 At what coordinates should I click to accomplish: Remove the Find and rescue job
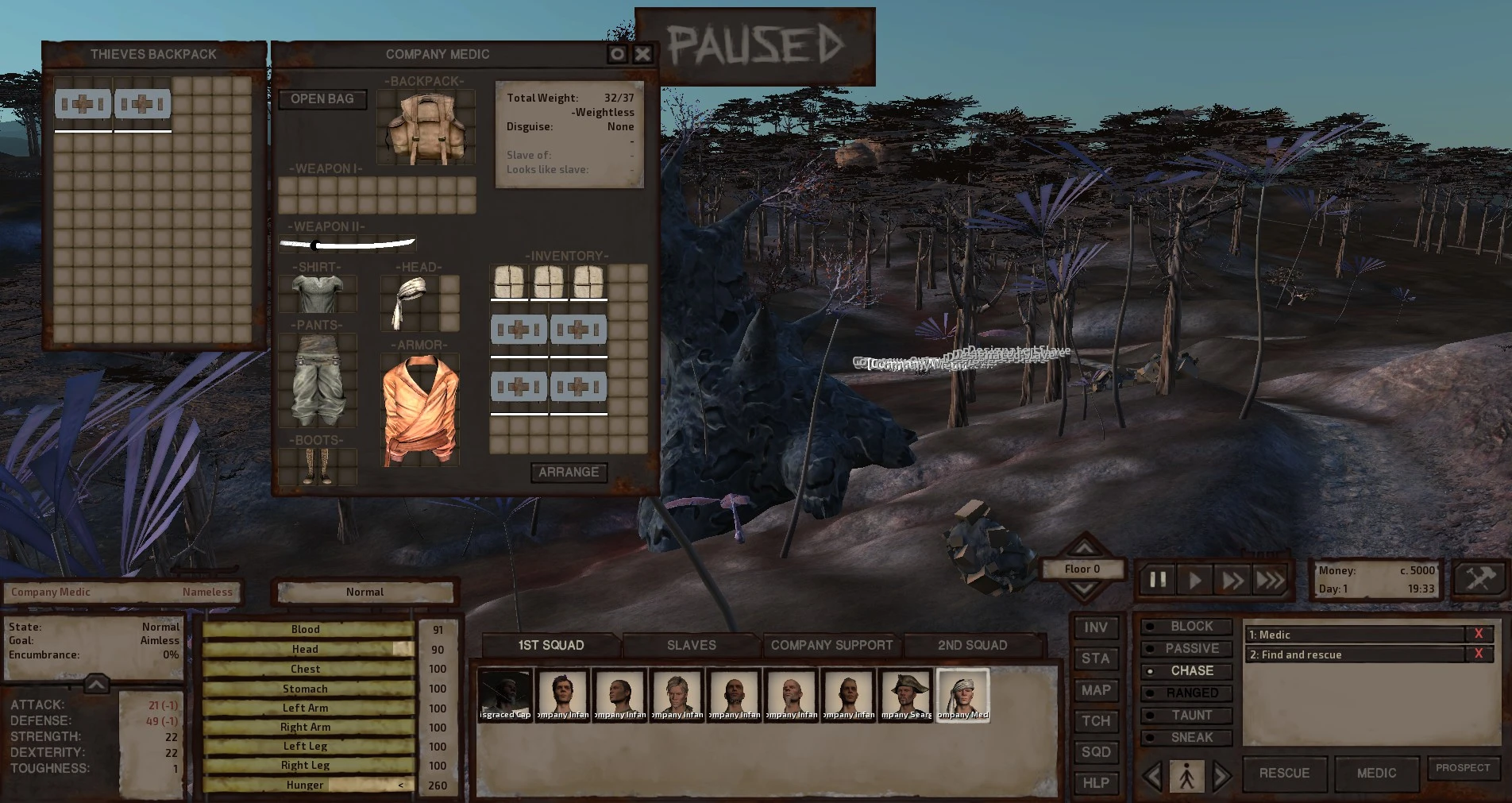tap(1478, 654)
